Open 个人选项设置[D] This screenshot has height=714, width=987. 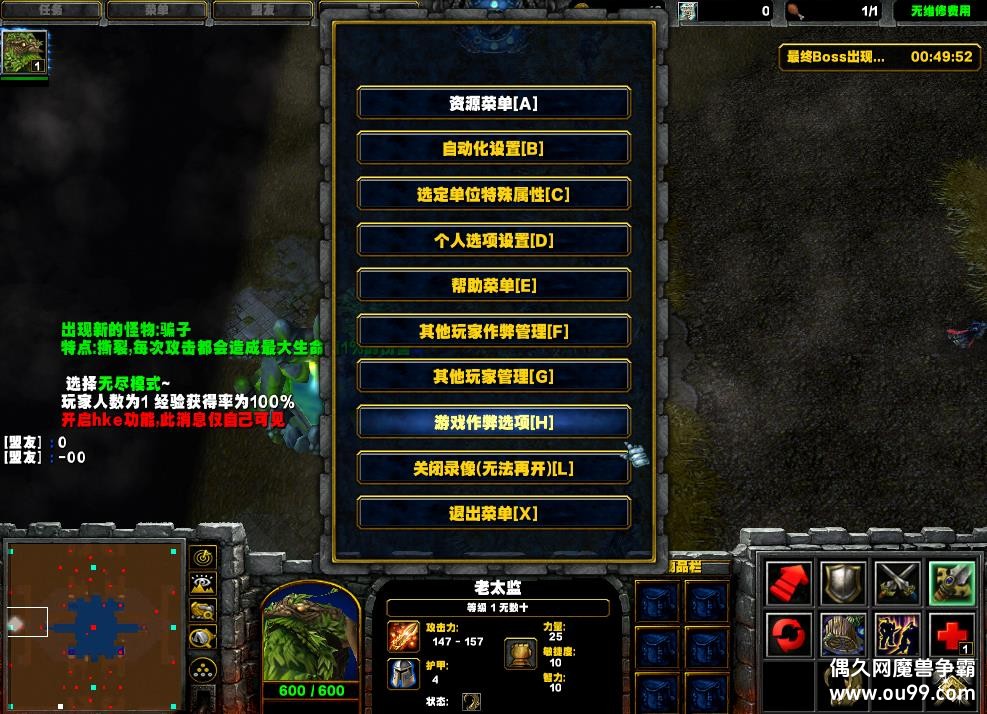click(493, 240)
